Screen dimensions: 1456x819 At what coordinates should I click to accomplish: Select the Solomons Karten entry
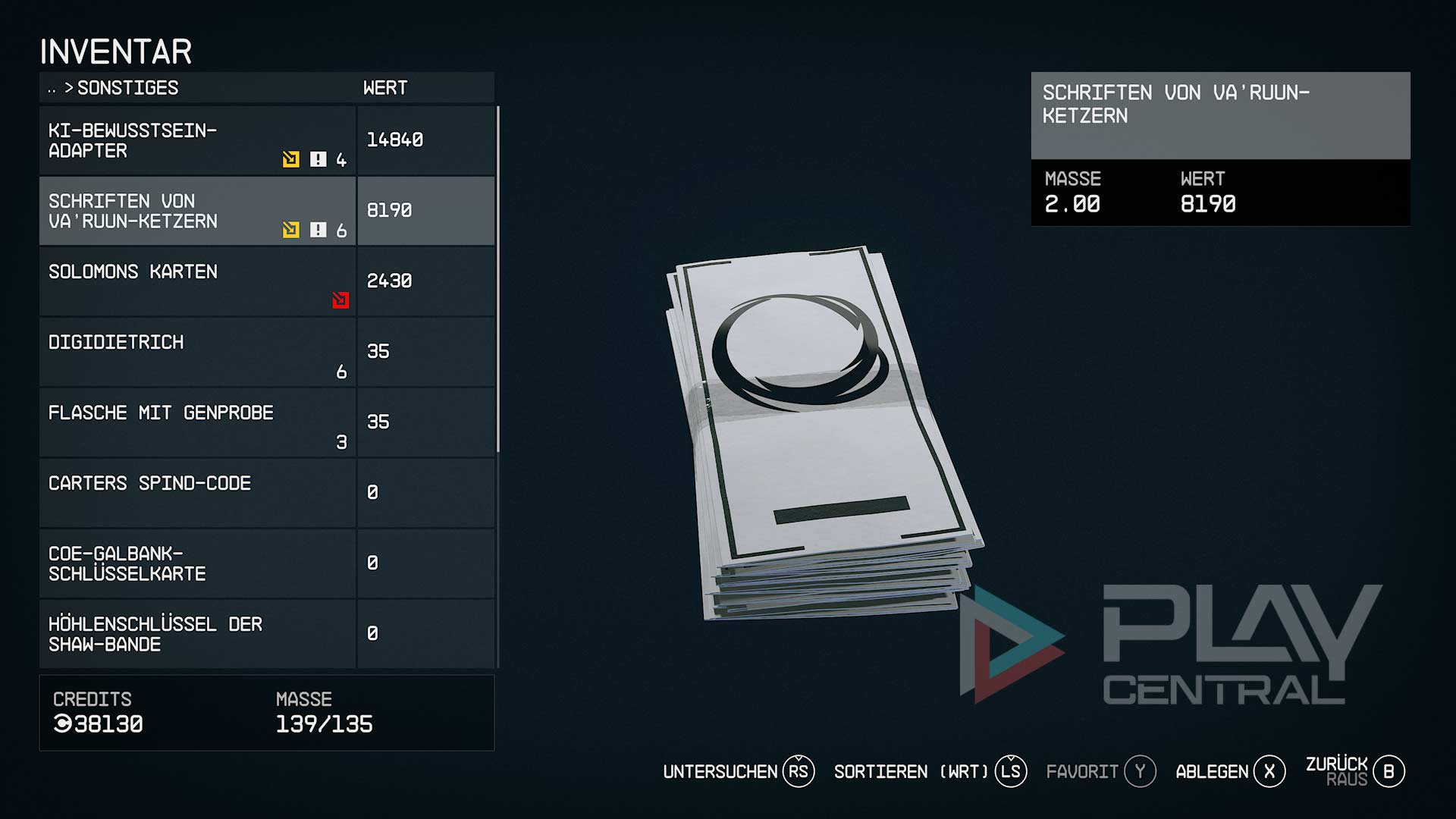pos(197,281)
